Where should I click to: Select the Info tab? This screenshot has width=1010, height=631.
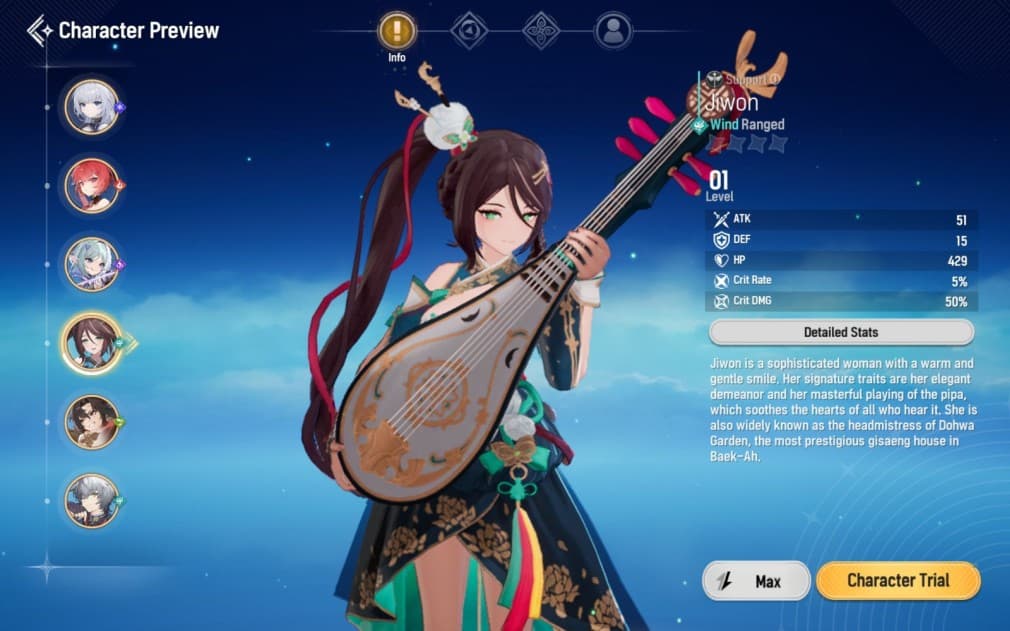(x=397, y=31)
